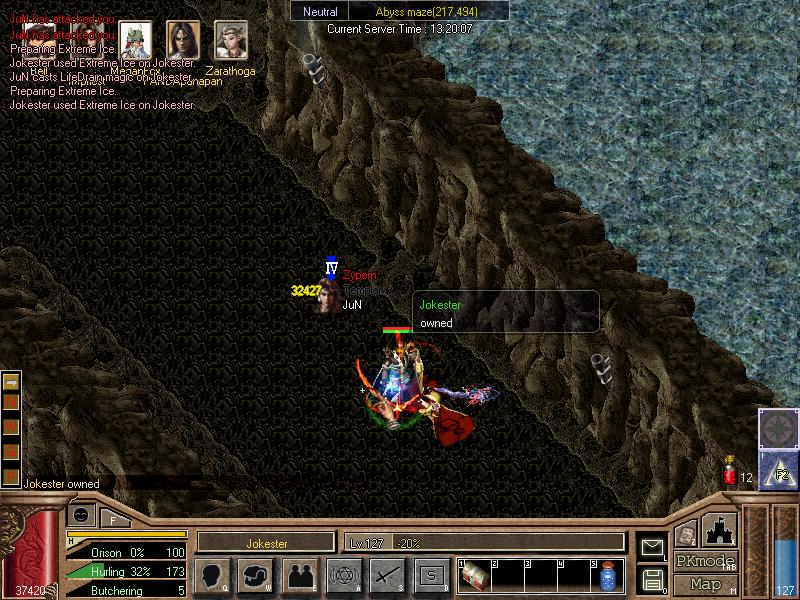Viewport: 800px width, 600px height.
Task: Open the hexagram magic button
Action: (343, 576)
